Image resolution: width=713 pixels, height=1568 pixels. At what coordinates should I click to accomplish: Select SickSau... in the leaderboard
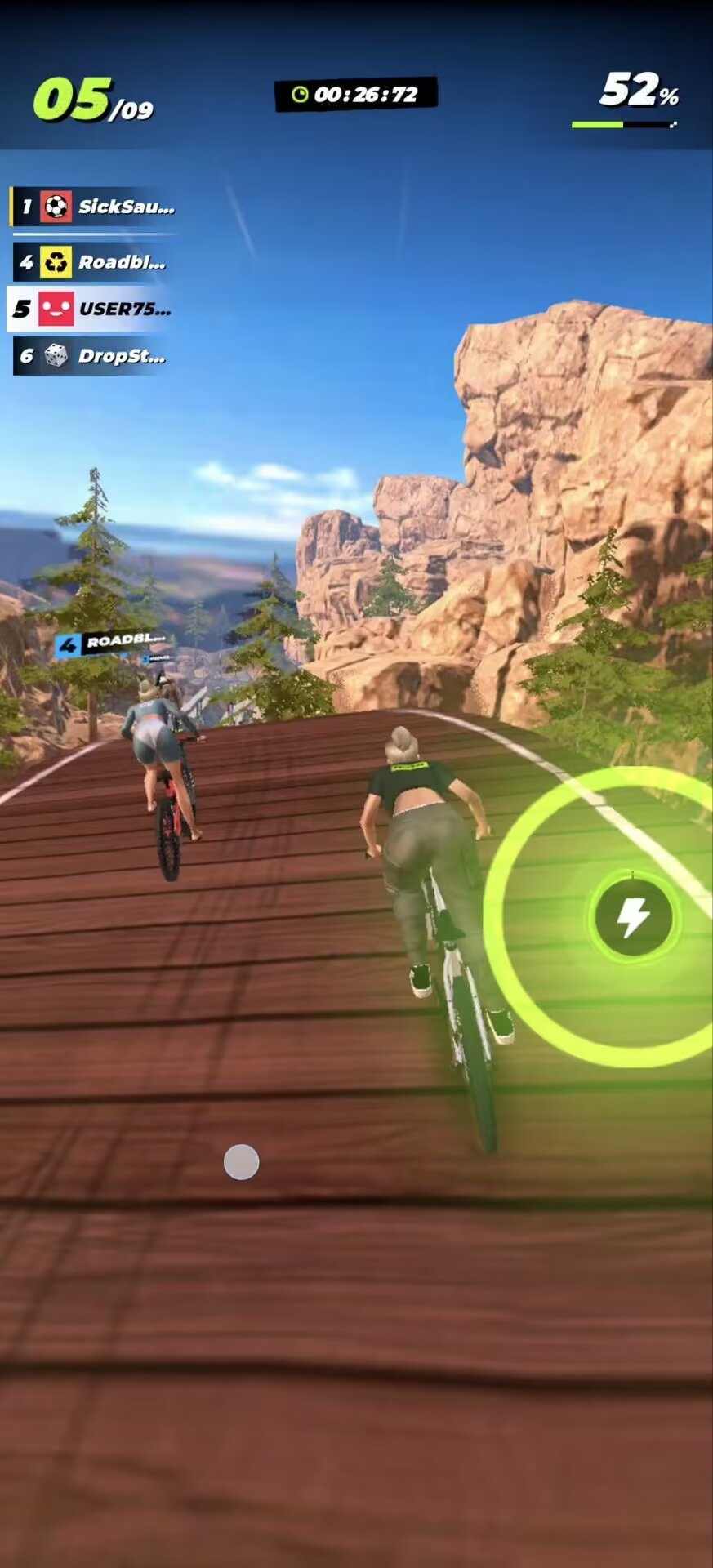click(94, 207)
